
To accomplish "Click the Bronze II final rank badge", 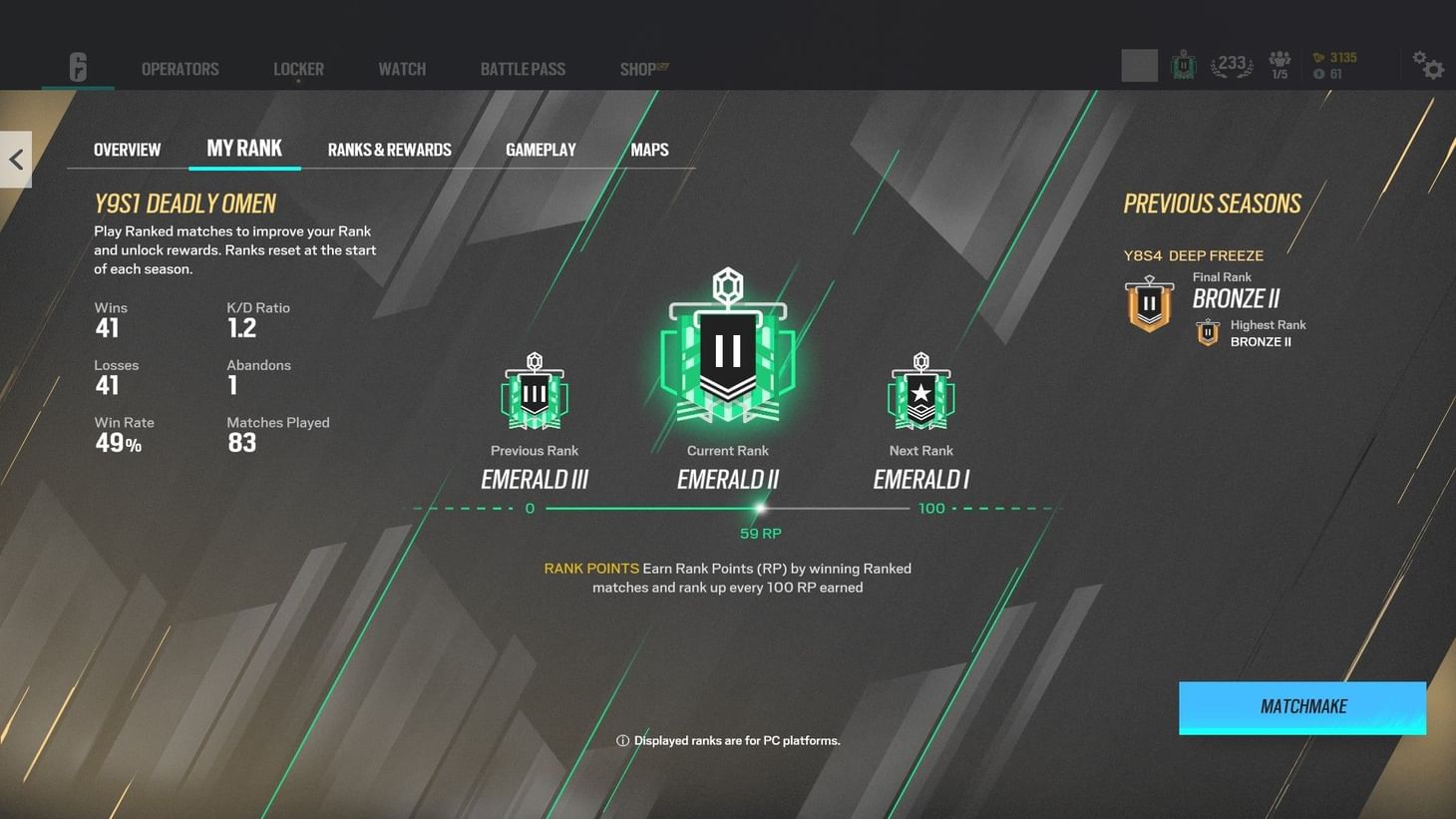I will [x=1149, y=304].
